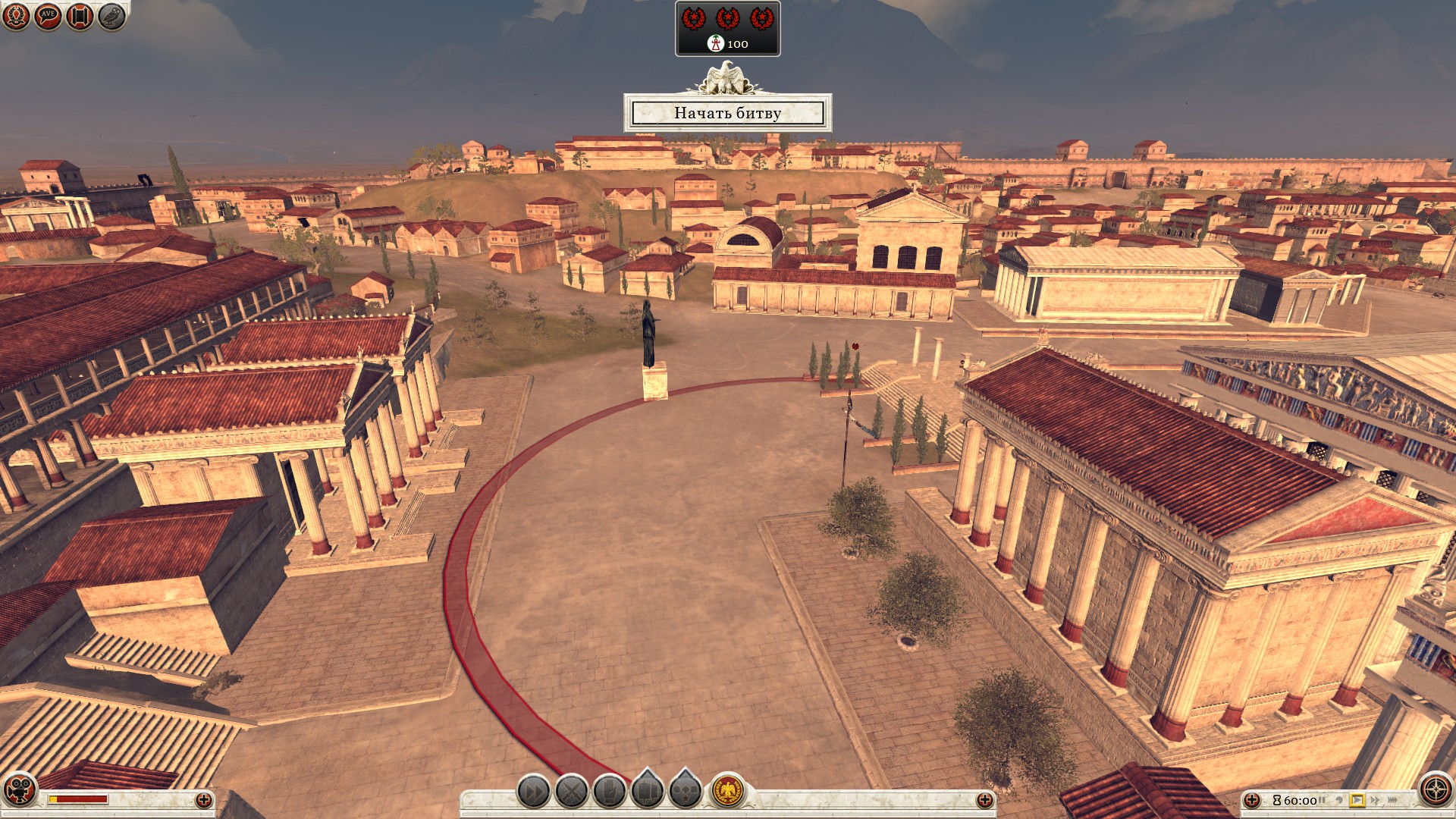1456x819 pixels.
Task: Set slow motion battle speed
Action: coord(1339,800)
